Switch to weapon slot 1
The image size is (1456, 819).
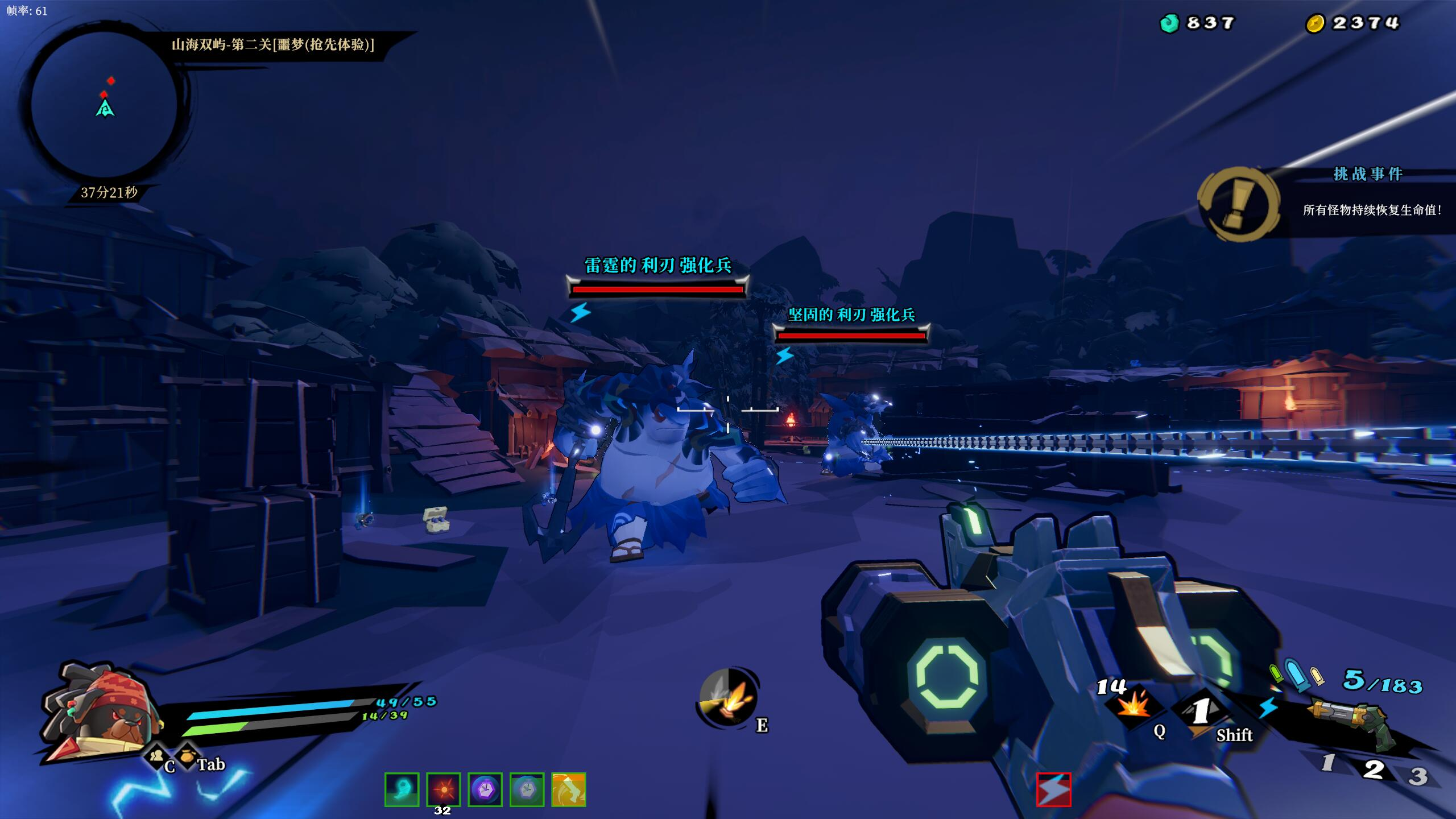coord(1327,763)
